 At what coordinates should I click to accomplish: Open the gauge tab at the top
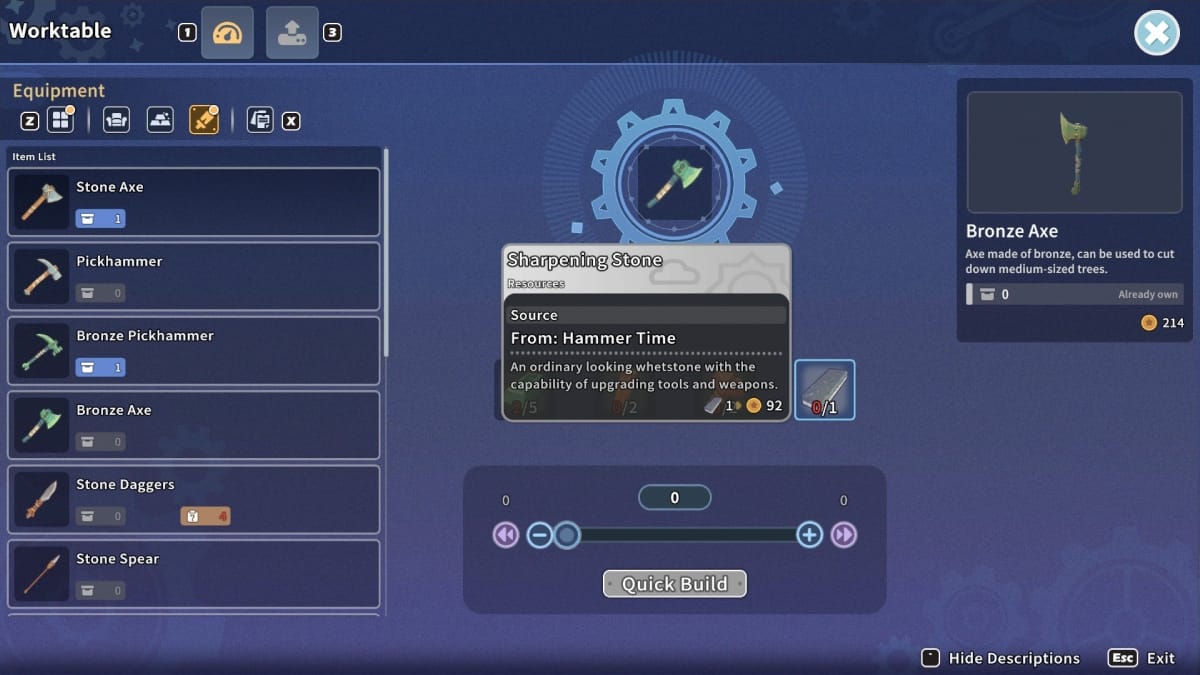227,33
